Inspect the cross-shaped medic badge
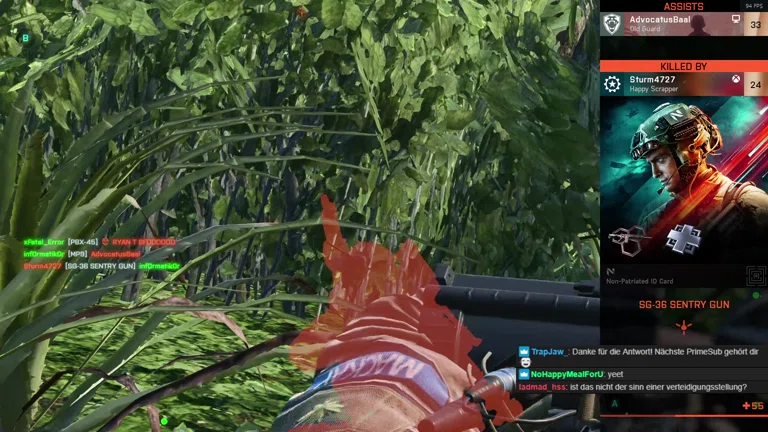This screenshot has width=768, height=432. 682,239
